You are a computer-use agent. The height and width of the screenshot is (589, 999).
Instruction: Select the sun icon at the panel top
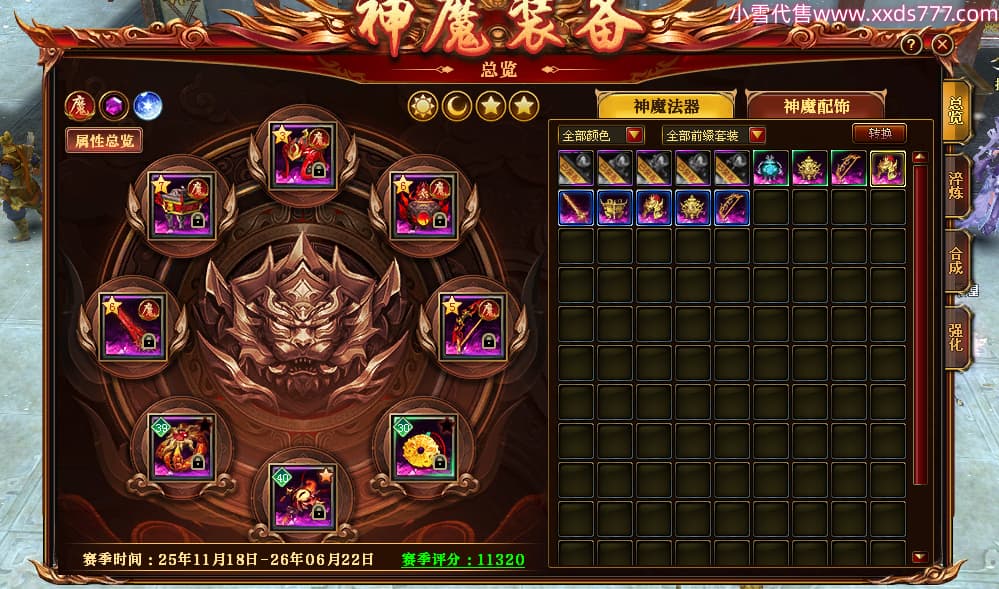(423, 105)
